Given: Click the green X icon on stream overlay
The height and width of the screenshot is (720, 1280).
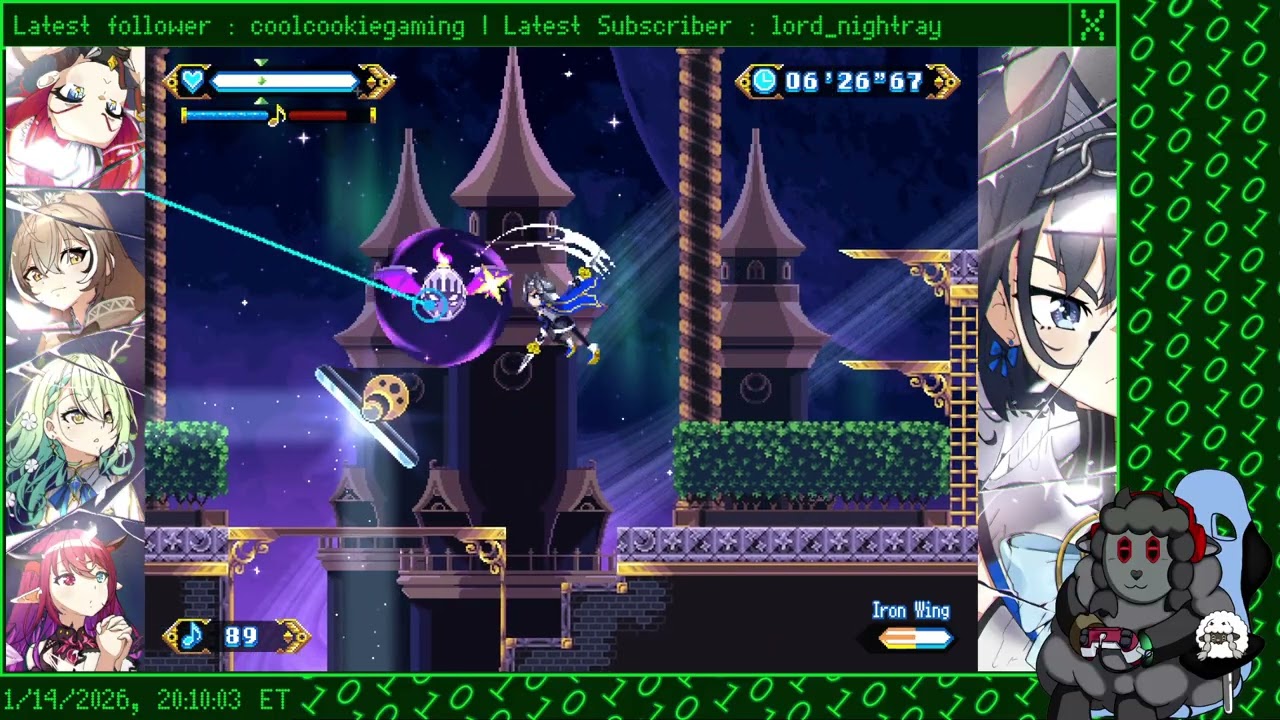Looking at the screenshot, I should click(x=1092, y=26).
